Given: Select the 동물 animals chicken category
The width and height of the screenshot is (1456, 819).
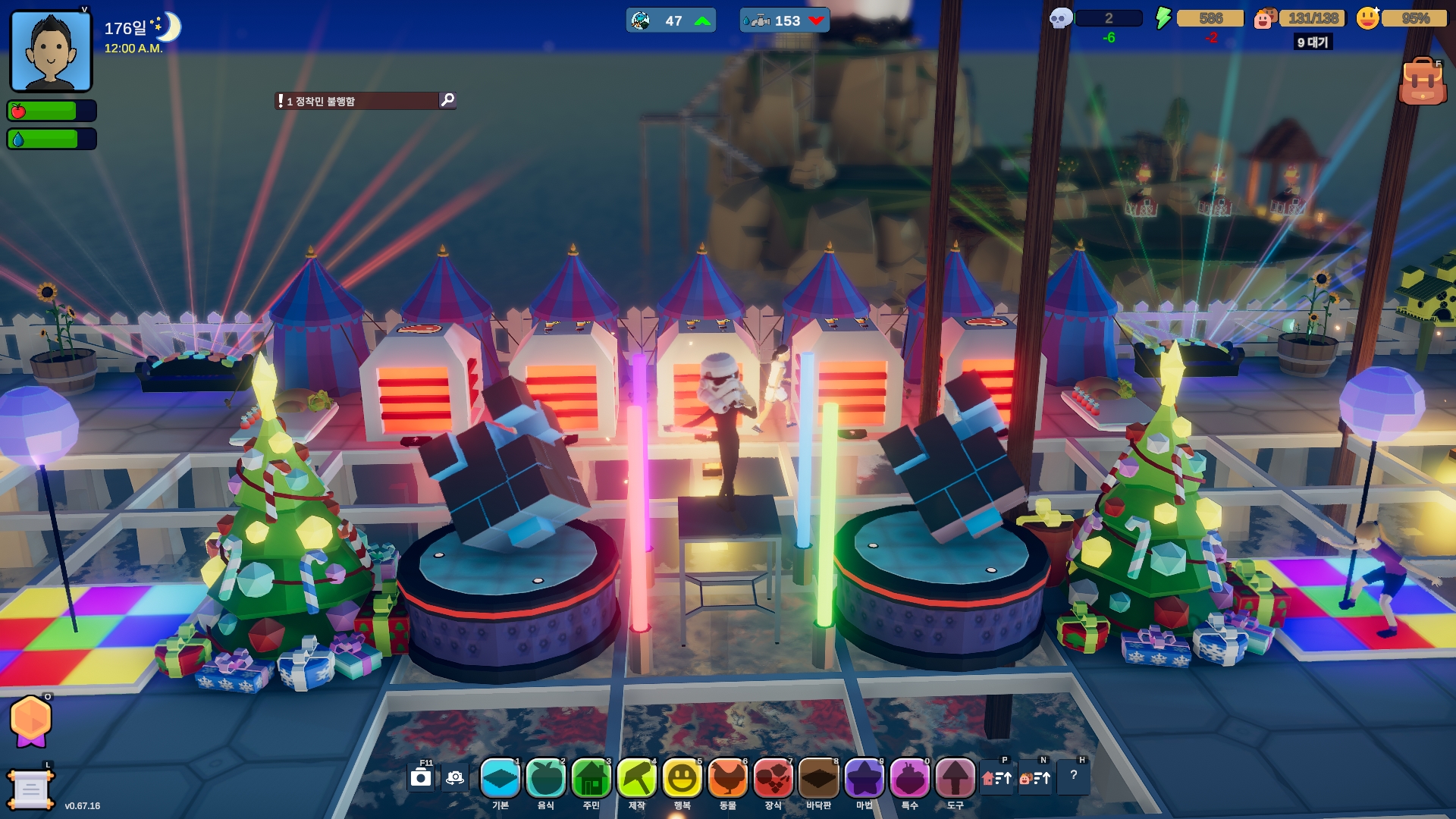Looking at the screenshot, I should pos(728,779).
